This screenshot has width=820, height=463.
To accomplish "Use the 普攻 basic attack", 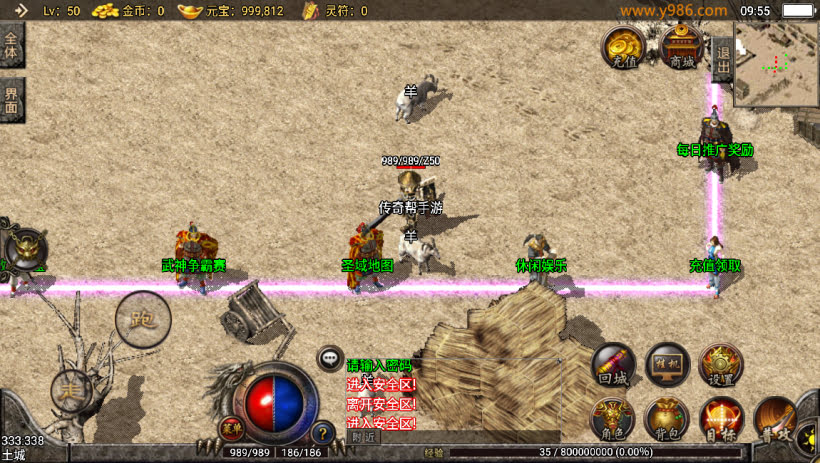I will (x=775, y=415).
